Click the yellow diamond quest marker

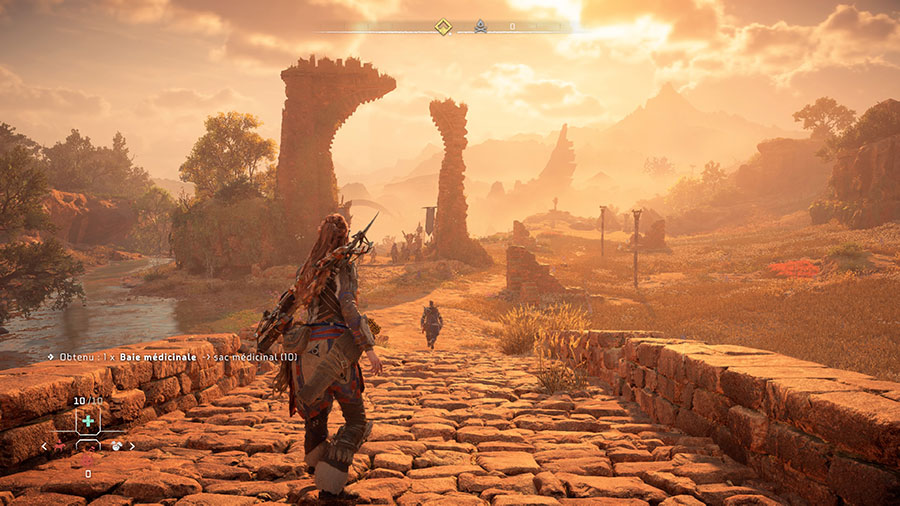pos(443,27)
